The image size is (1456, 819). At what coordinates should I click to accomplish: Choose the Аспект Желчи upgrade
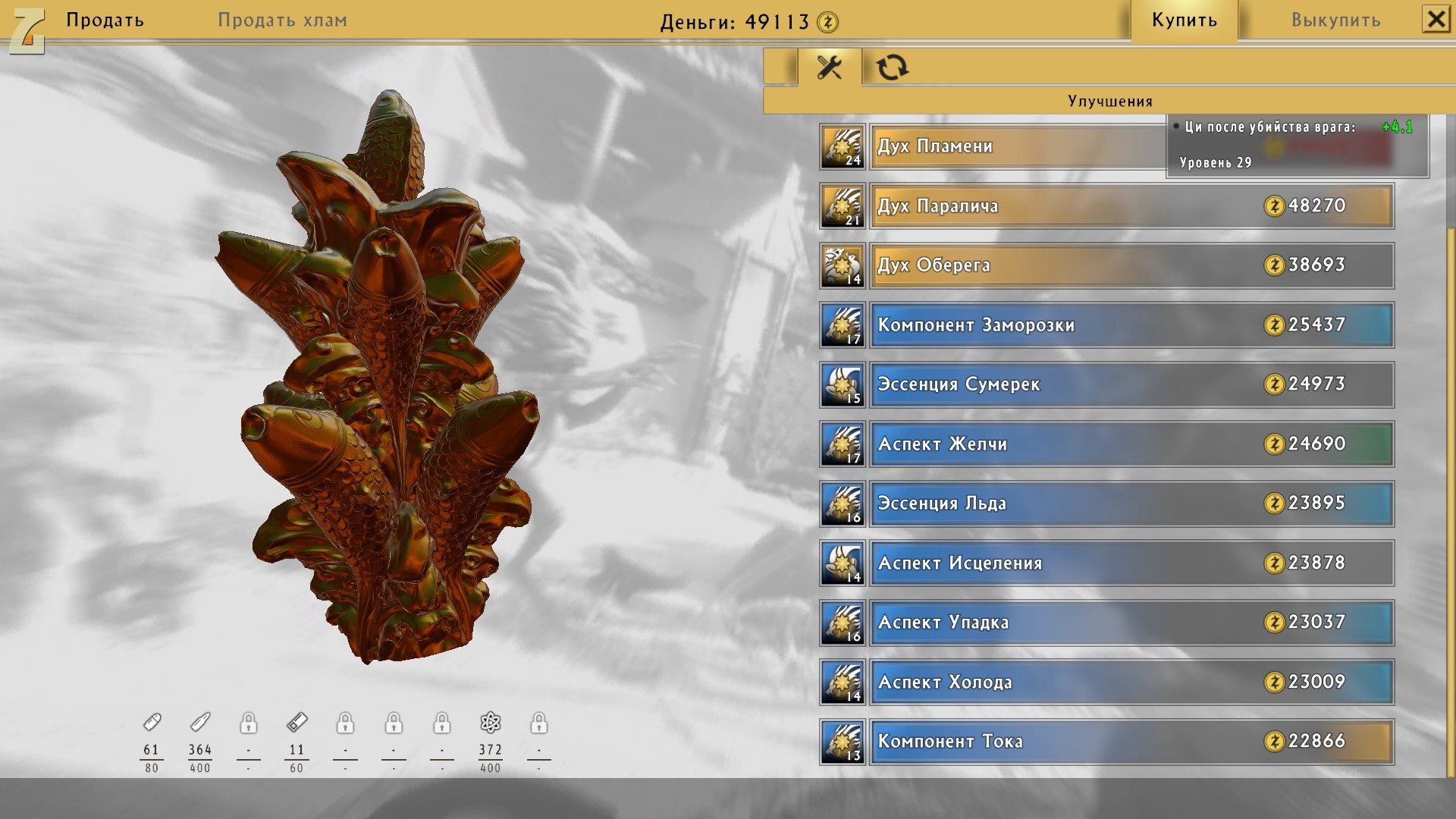[1131, 444]
